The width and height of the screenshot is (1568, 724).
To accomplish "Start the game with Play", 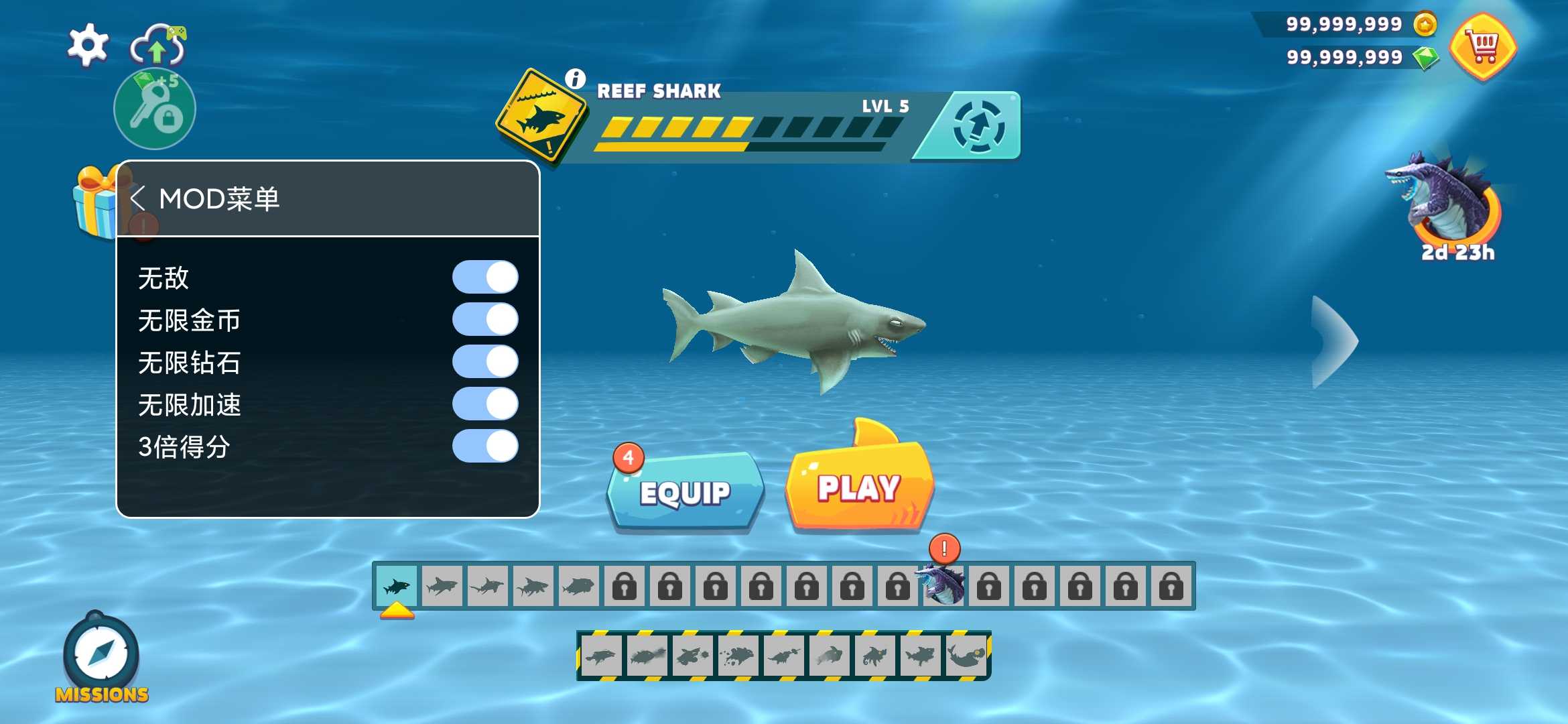I will pos(859,488).
